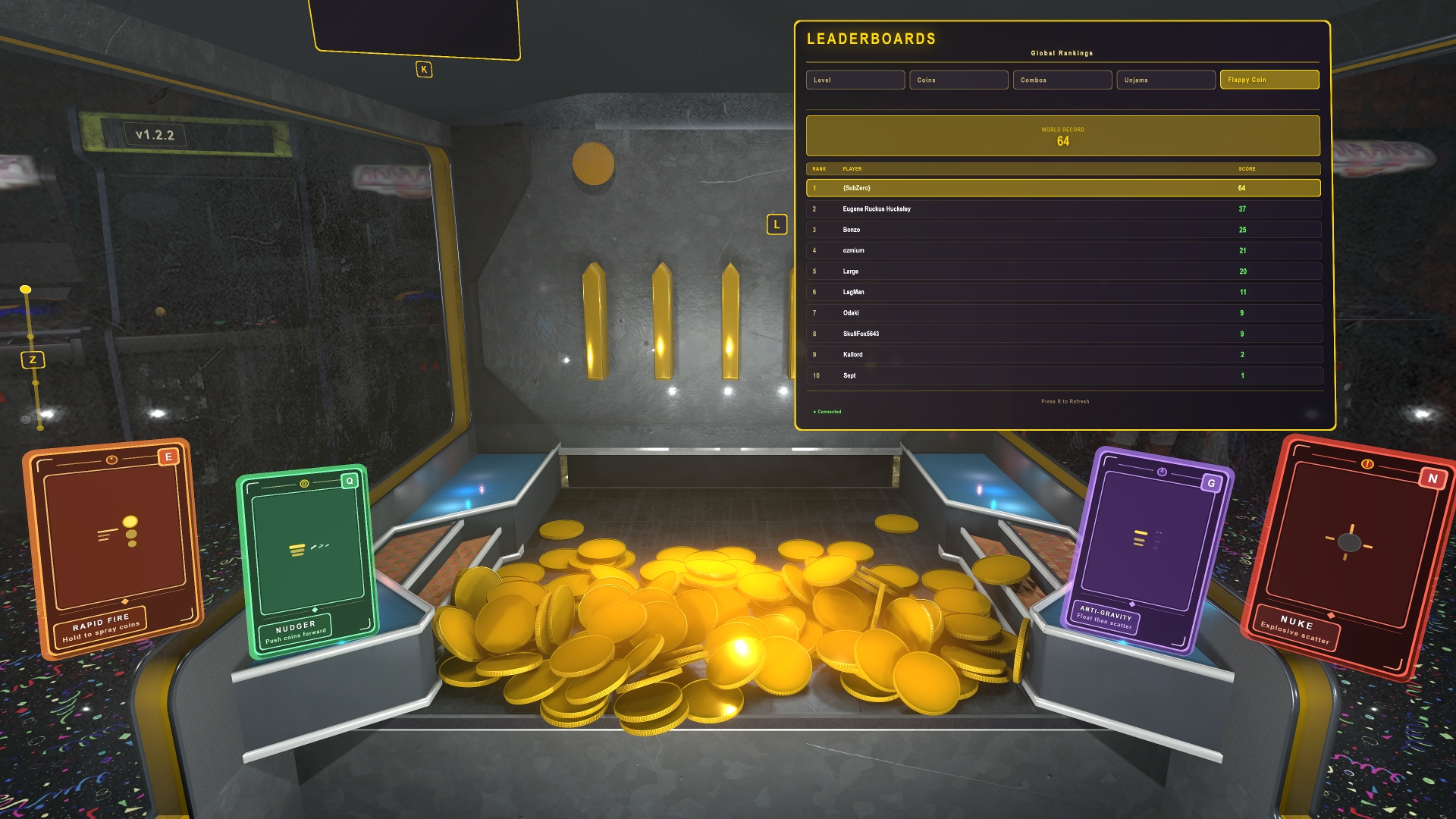Click the SkullFox5643 player row
1456x819 pixels.
(x=1062, y=334)
